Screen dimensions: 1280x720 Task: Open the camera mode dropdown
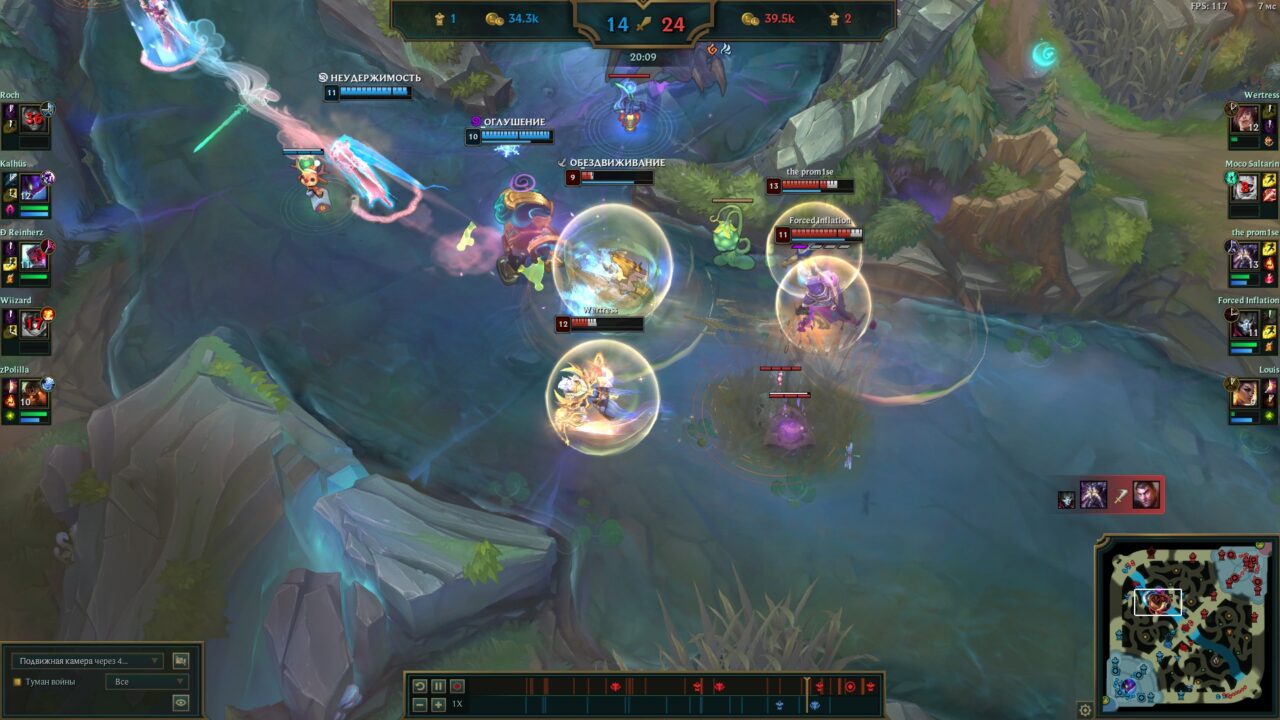point(87,661)
